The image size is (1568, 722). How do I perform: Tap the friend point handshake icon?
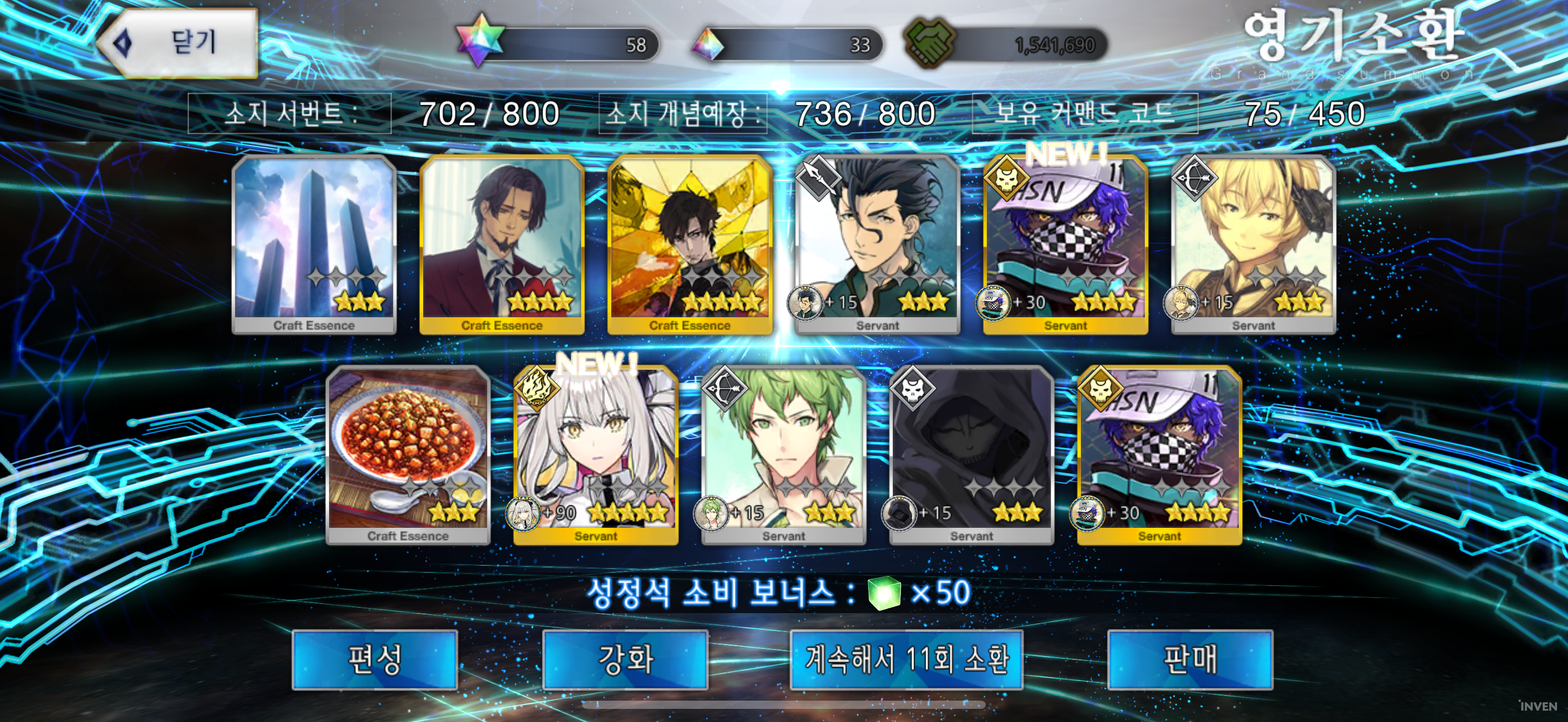929,43
